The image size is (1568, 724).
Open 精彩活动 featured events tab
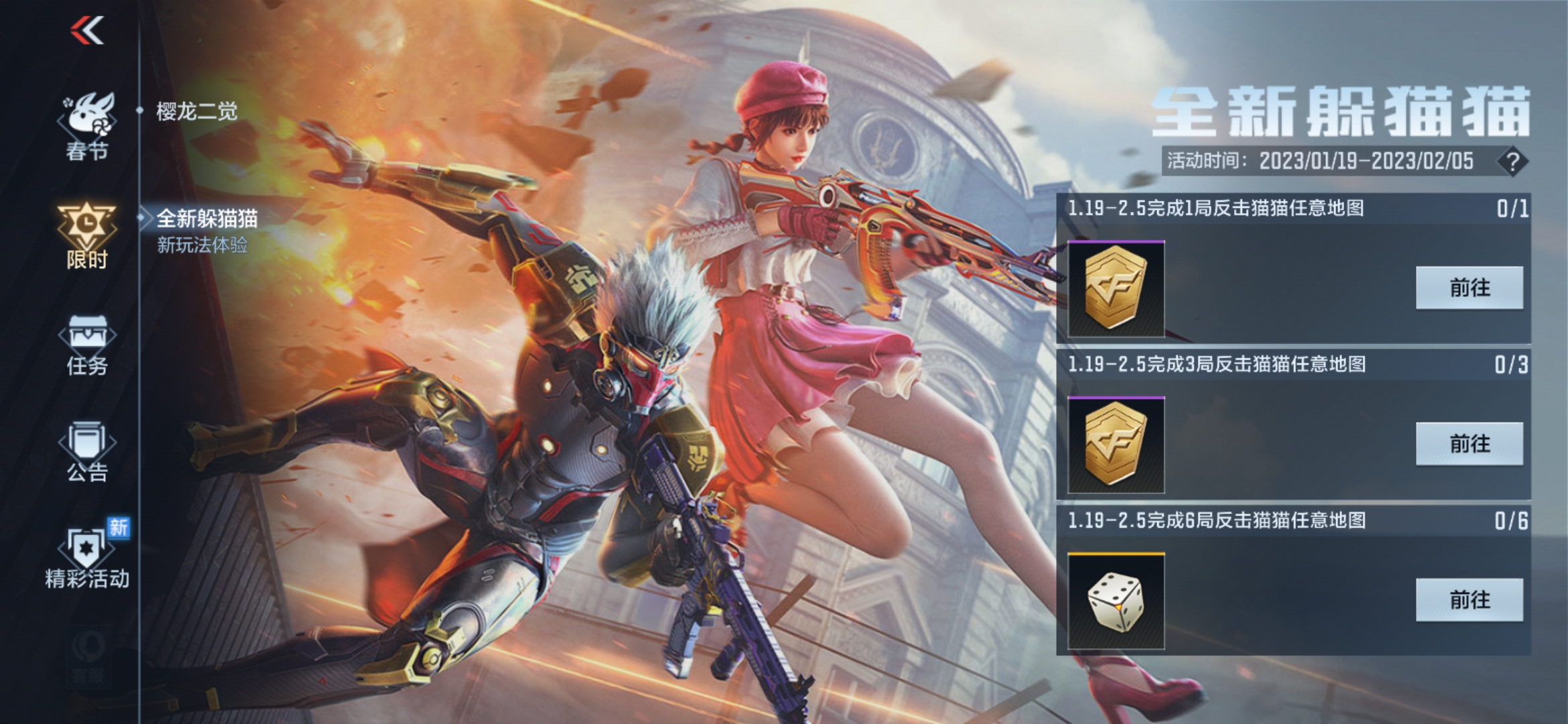coord(87,558)
